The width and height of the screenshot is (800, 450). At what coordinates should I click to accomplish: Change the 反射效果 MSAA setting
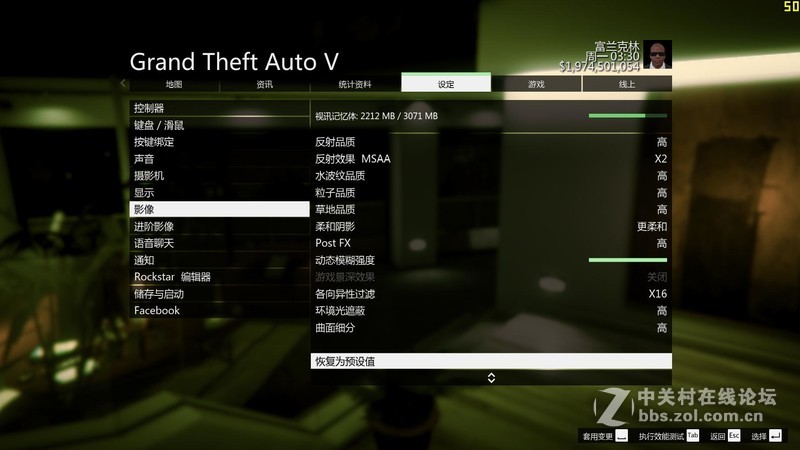(490, 159)
